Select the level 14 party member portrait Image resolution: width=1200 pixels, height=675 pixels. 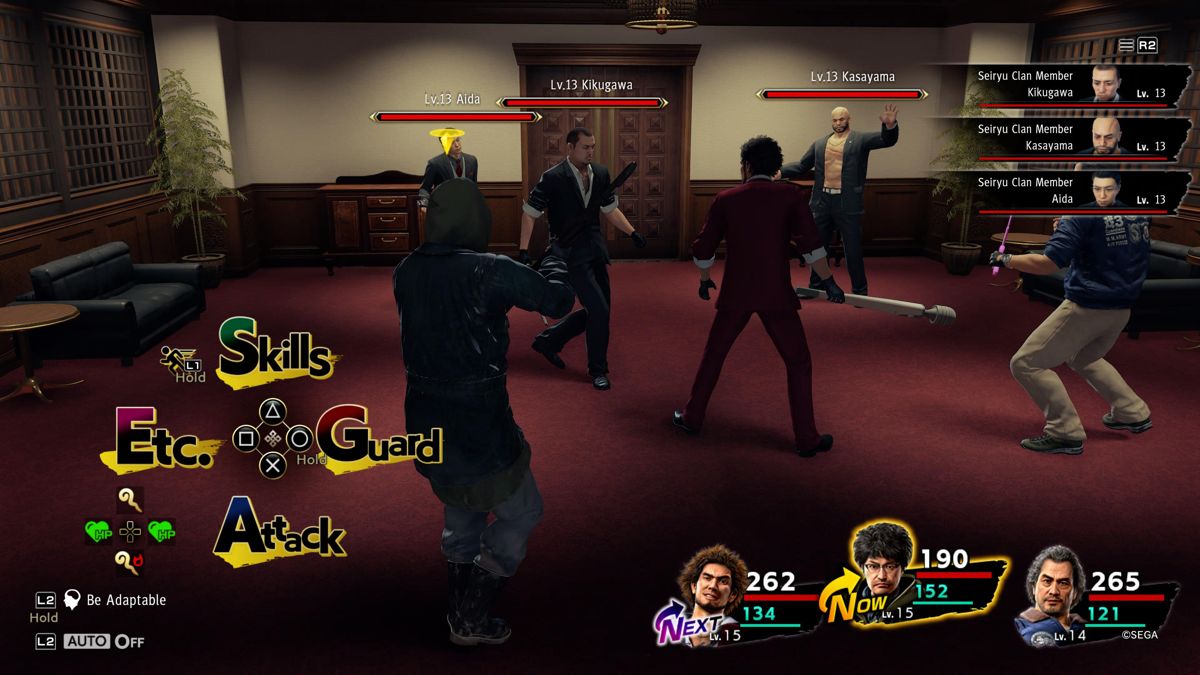tap(1055, 591)
